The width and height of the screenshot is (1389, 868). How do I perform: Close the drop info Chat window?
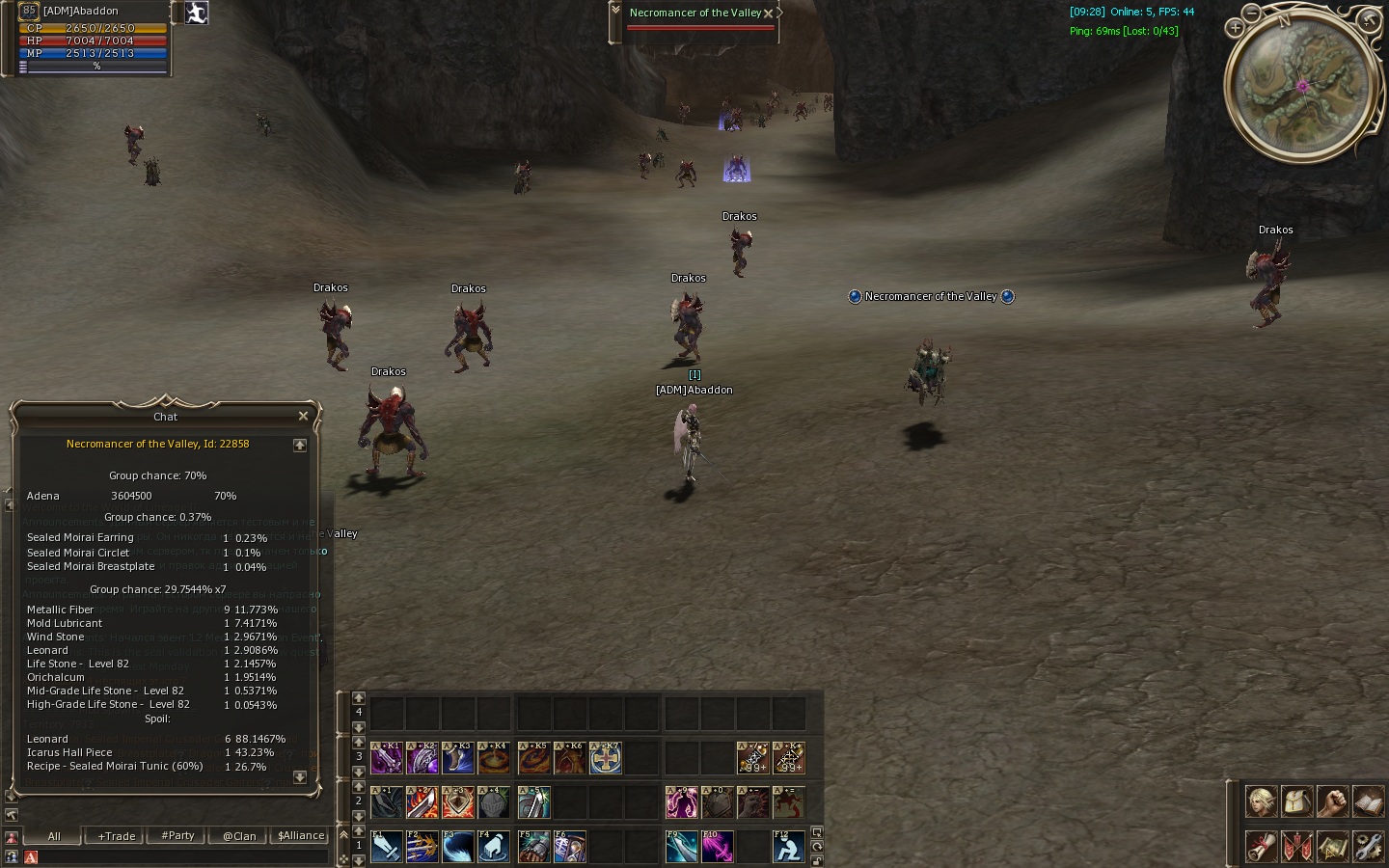click(x=303, y=416)
